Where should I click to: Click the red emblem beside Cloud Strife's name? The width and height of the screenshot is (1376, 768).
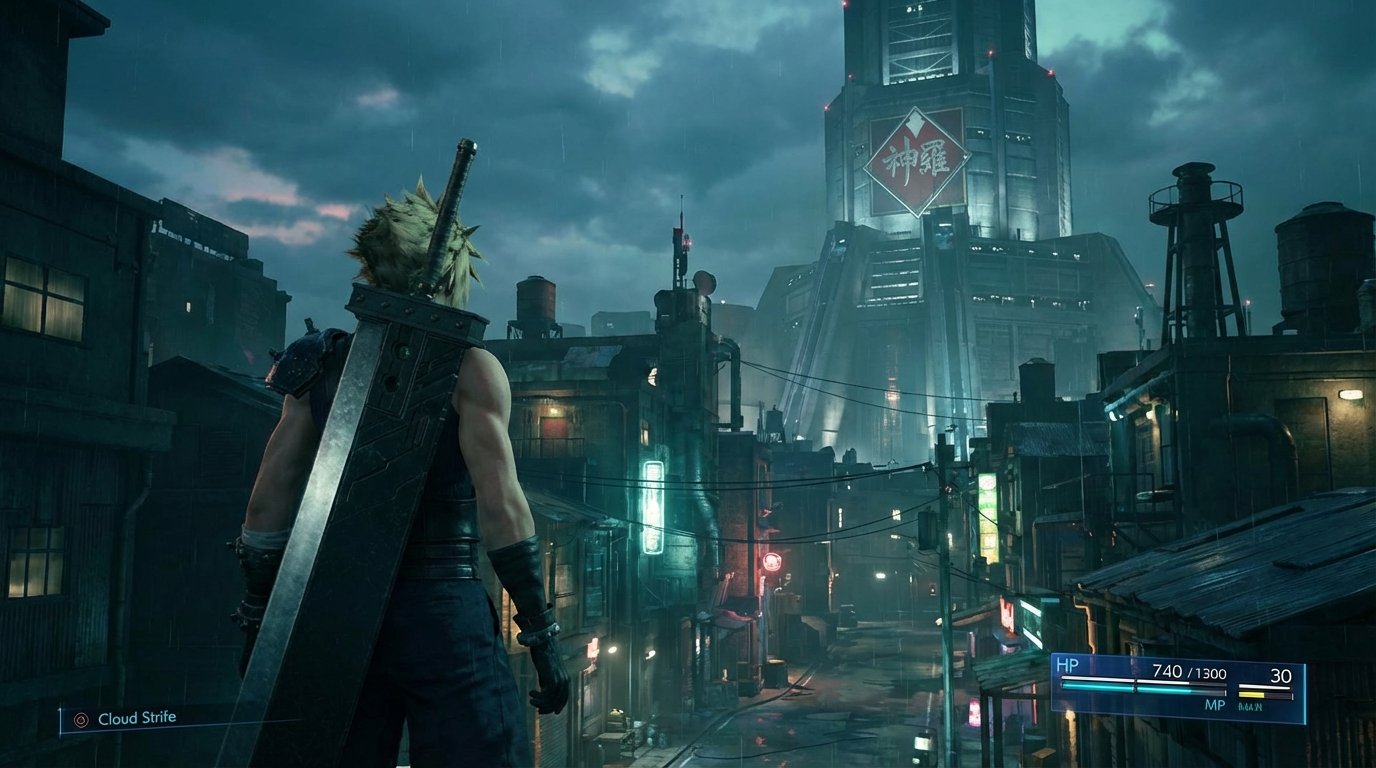(81, 719)
